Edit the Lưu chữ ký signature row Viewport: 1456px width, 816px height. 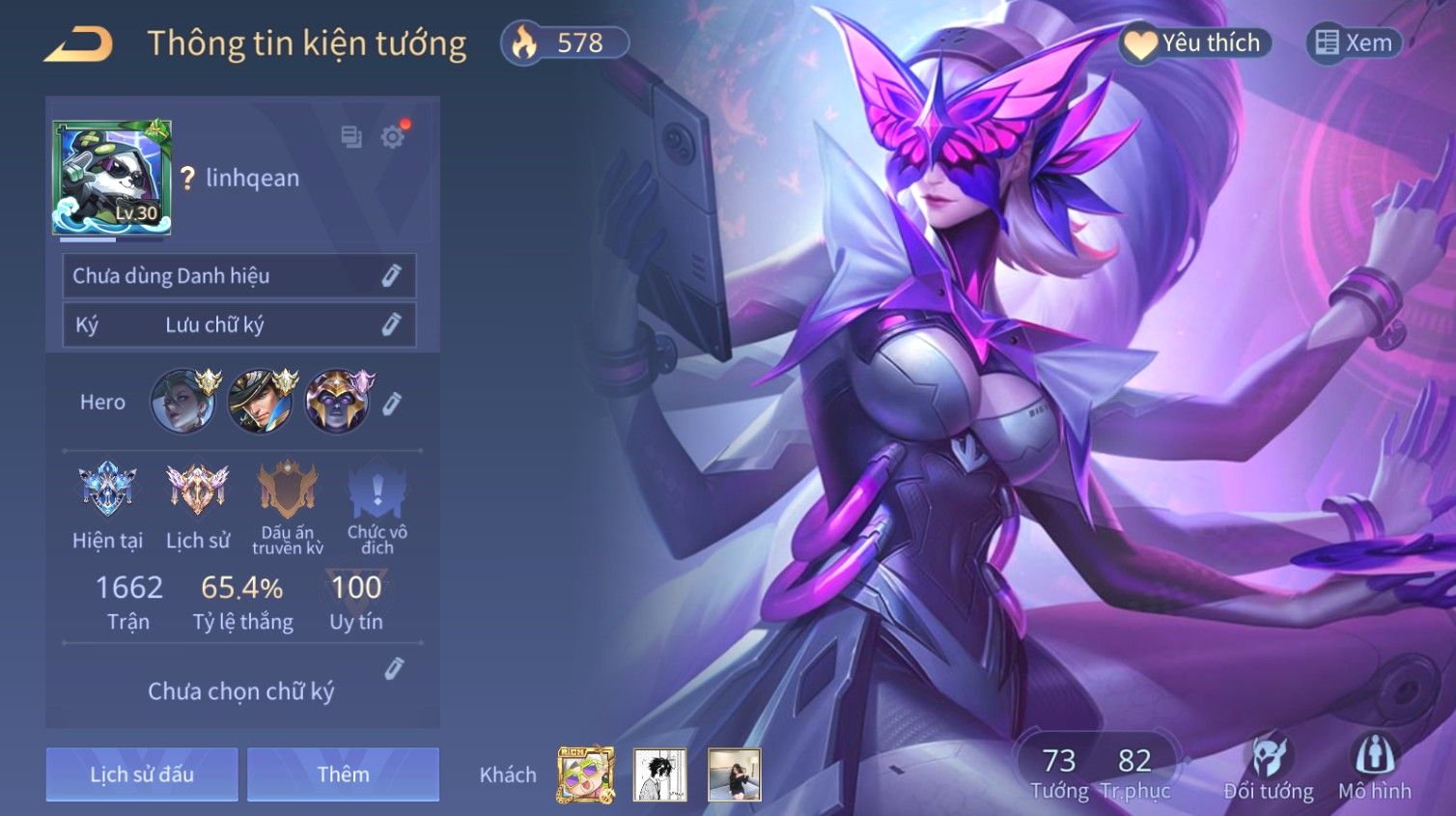point(391,324)
